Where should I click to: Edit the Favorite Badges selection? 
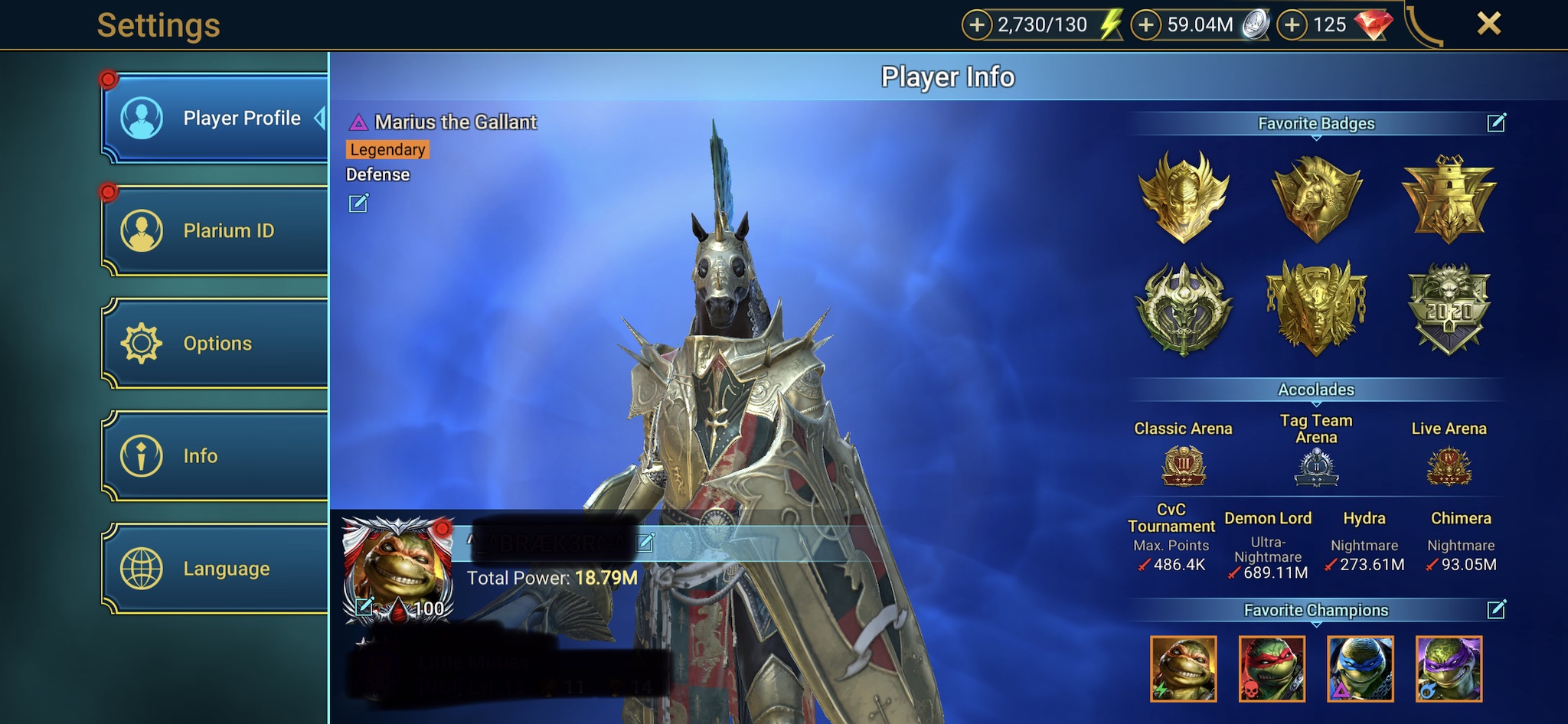[1496, 122]
